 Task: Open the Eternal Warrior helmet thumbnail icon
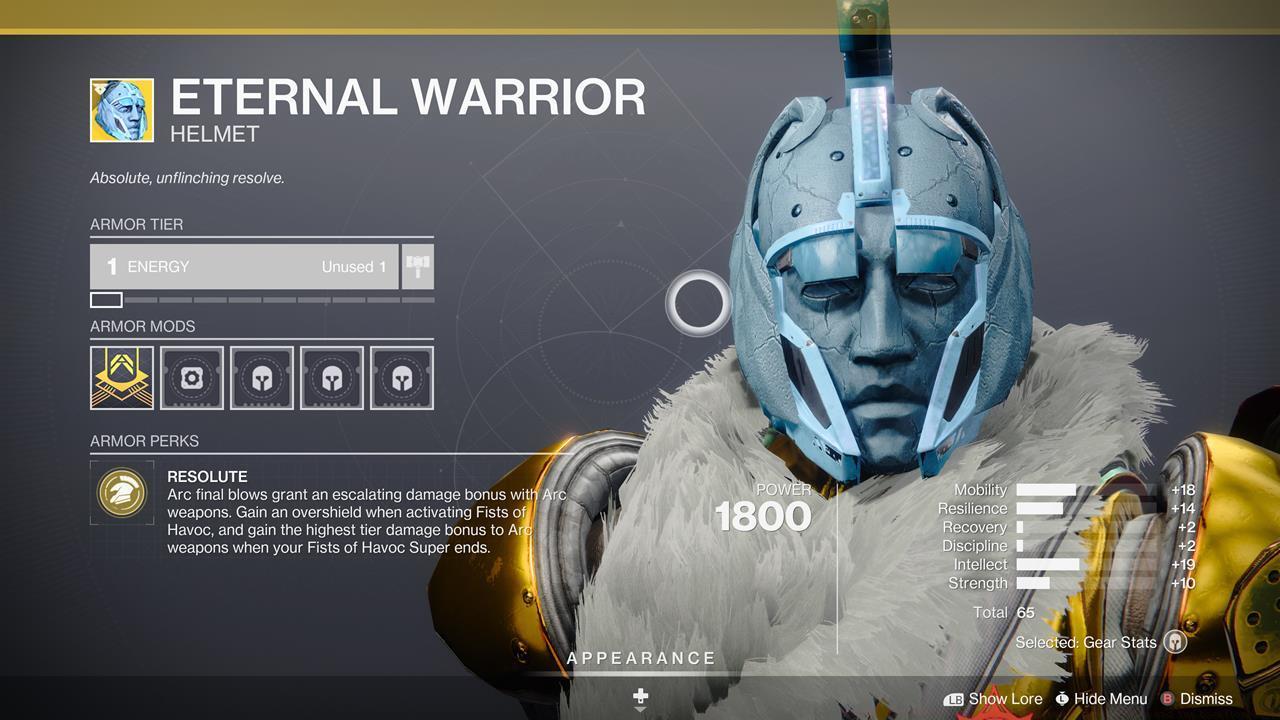120,103
